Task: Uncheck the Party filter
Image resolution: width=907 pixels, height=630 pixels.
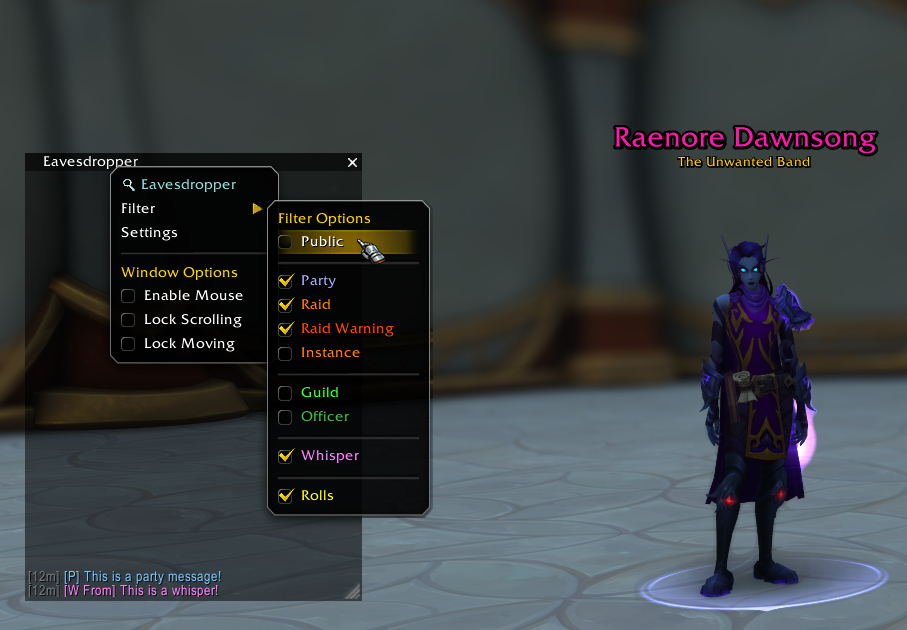Action: [x=286, y=281]
